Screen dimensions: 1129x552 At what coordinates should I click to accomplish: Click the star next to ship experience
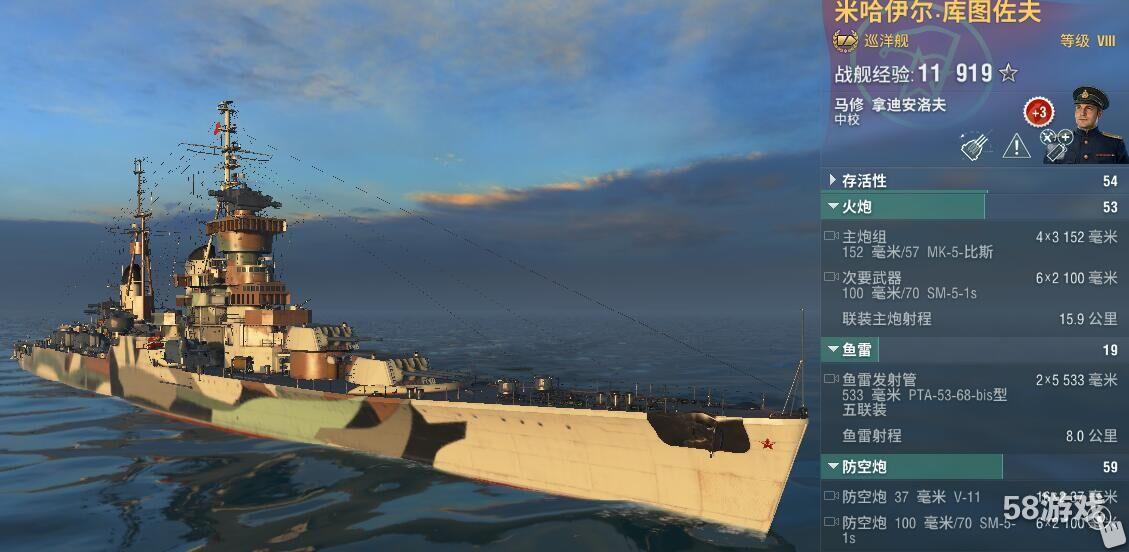(1008, 73)
